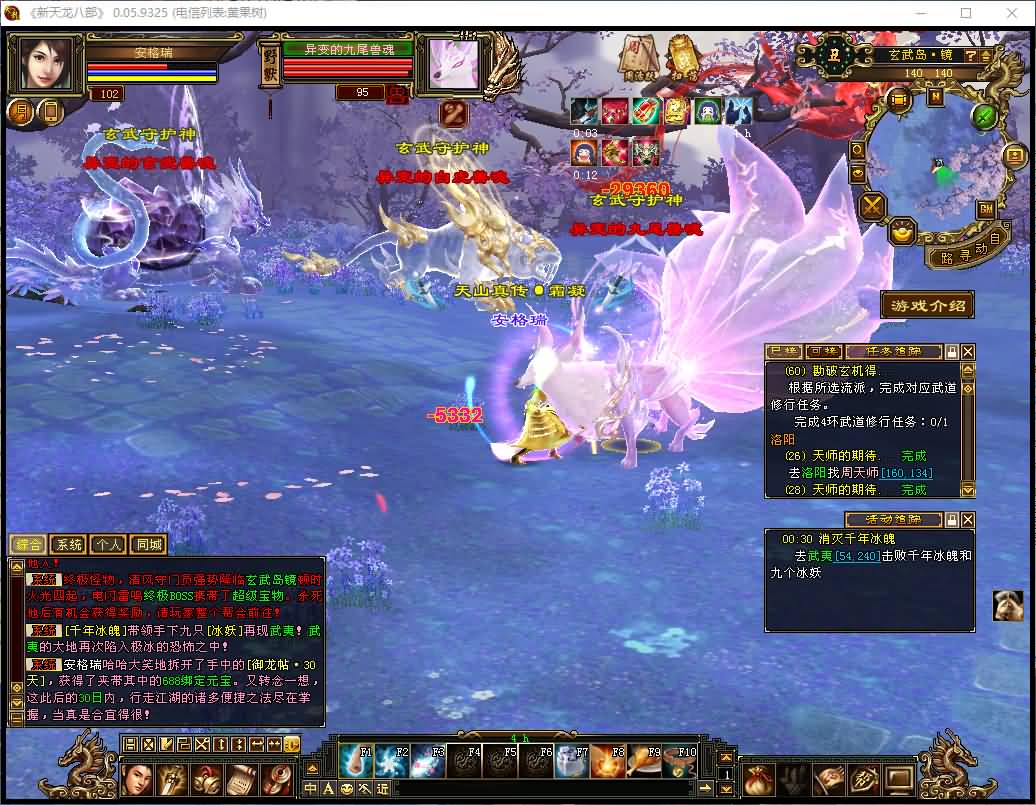Switch to the 系统 chat tab
The image size is (1036, 805).
(x=69, y=545)
